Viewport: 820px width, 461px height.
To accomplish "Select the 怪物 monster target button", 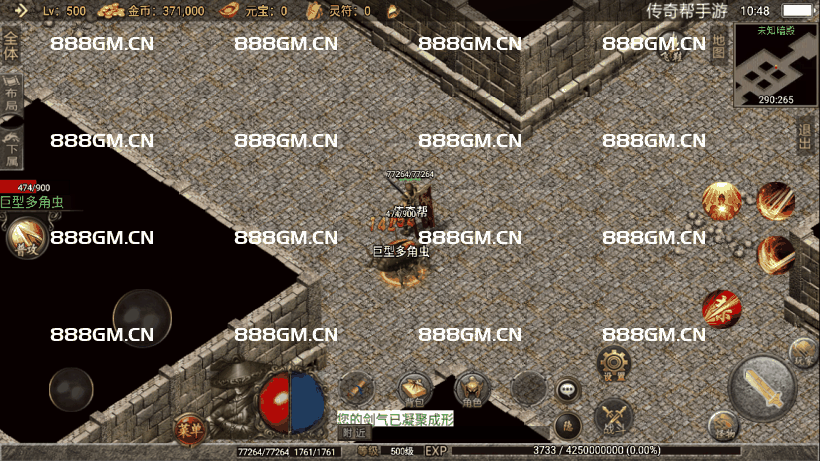I will 724,432.
